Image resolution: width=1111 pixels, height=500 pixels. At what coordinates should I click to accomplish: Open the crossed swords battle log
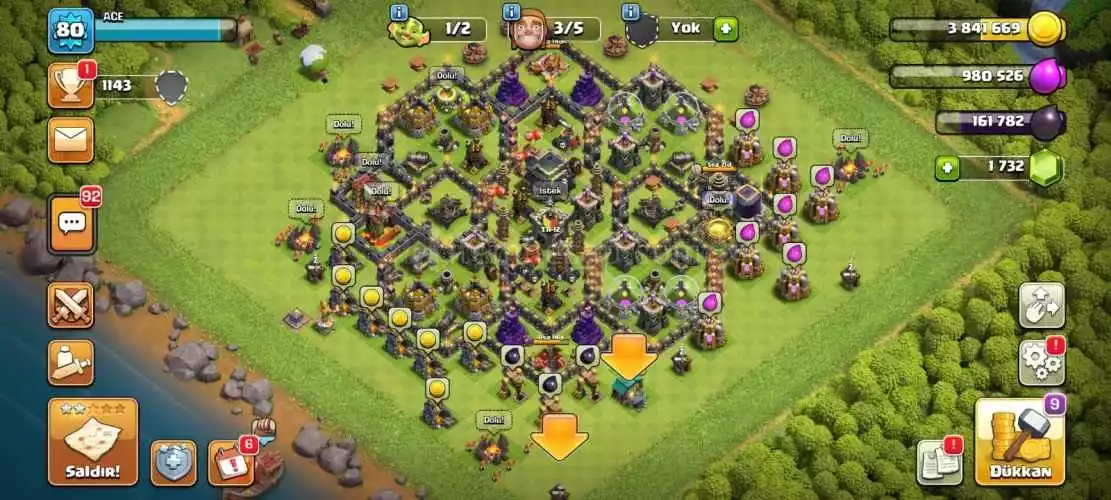70,304
